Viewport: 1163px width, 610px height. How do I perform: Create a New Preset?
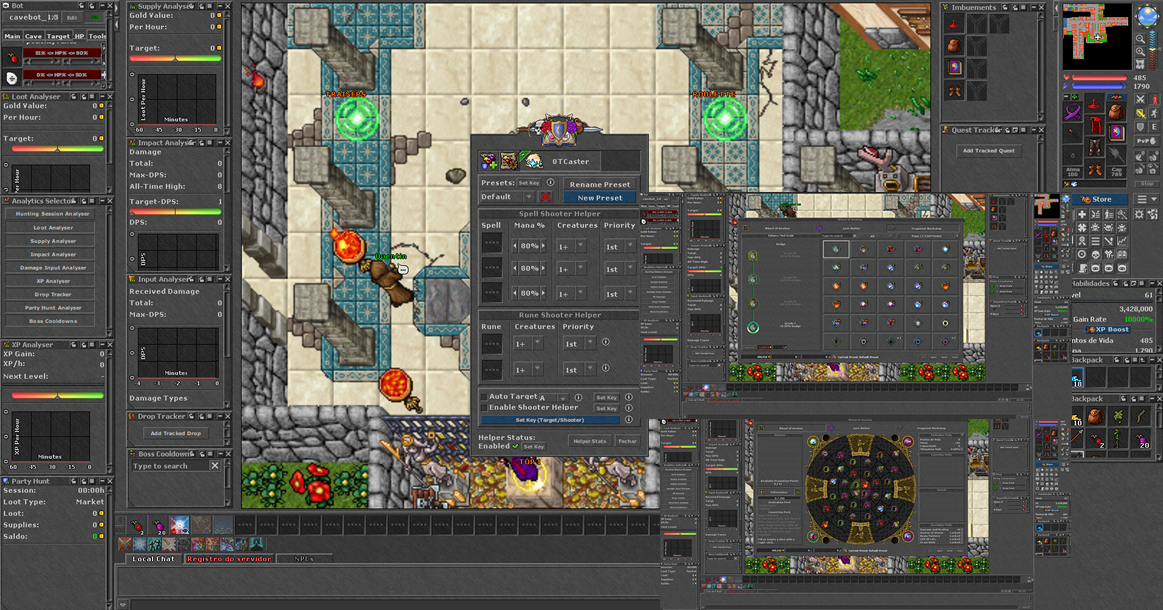[x=600, y=198]
